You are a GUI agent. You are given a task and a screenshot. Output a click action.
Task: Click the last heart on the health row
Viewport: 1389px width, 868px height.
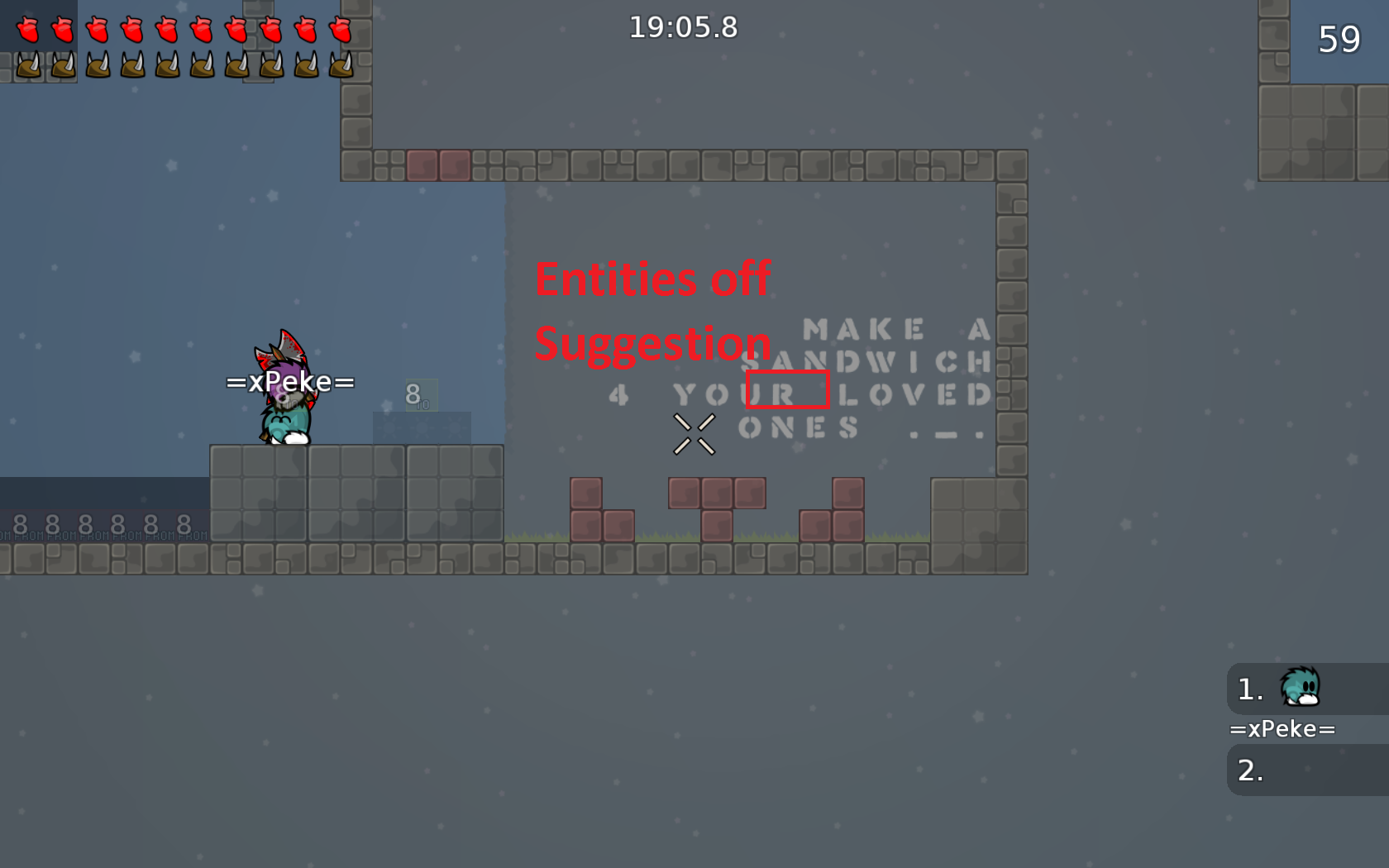339,29
